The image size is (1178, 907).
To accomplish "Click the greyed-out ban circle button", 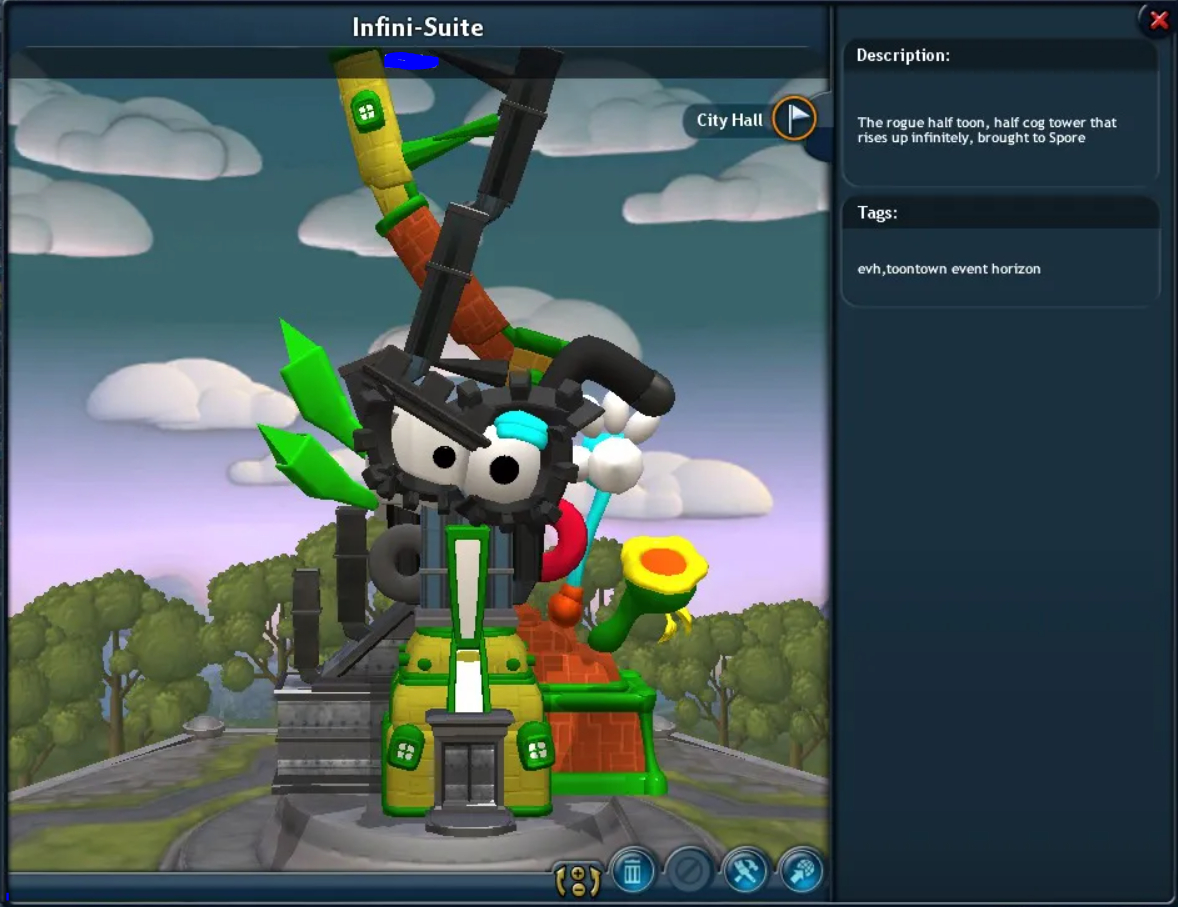I will [688, 872].
